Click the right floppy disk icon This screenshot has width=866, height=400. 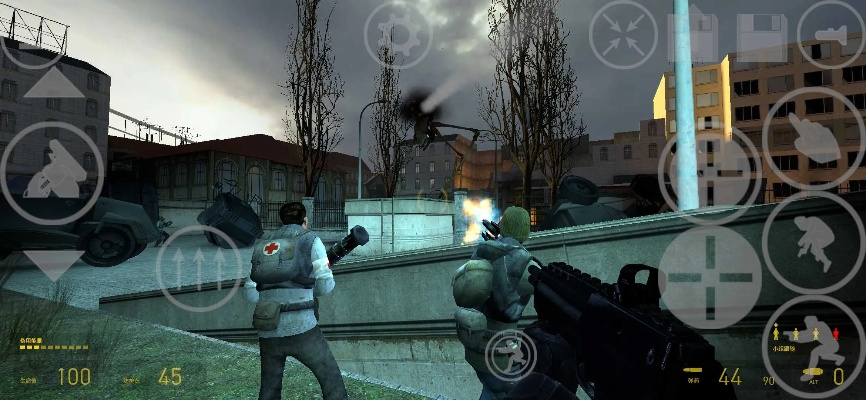762,37
